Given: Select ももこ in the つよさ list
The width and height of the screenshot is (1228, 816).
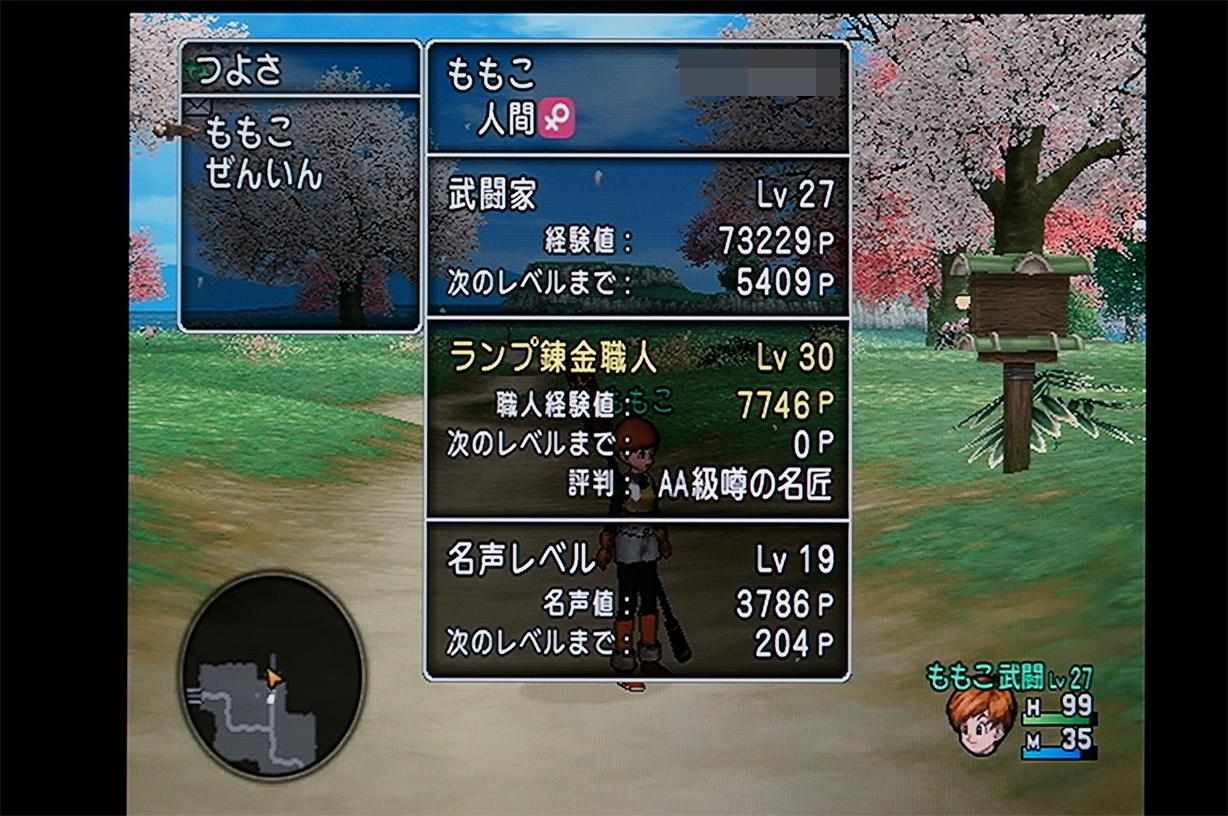Looking at the screenshot, I should (249, 132).
